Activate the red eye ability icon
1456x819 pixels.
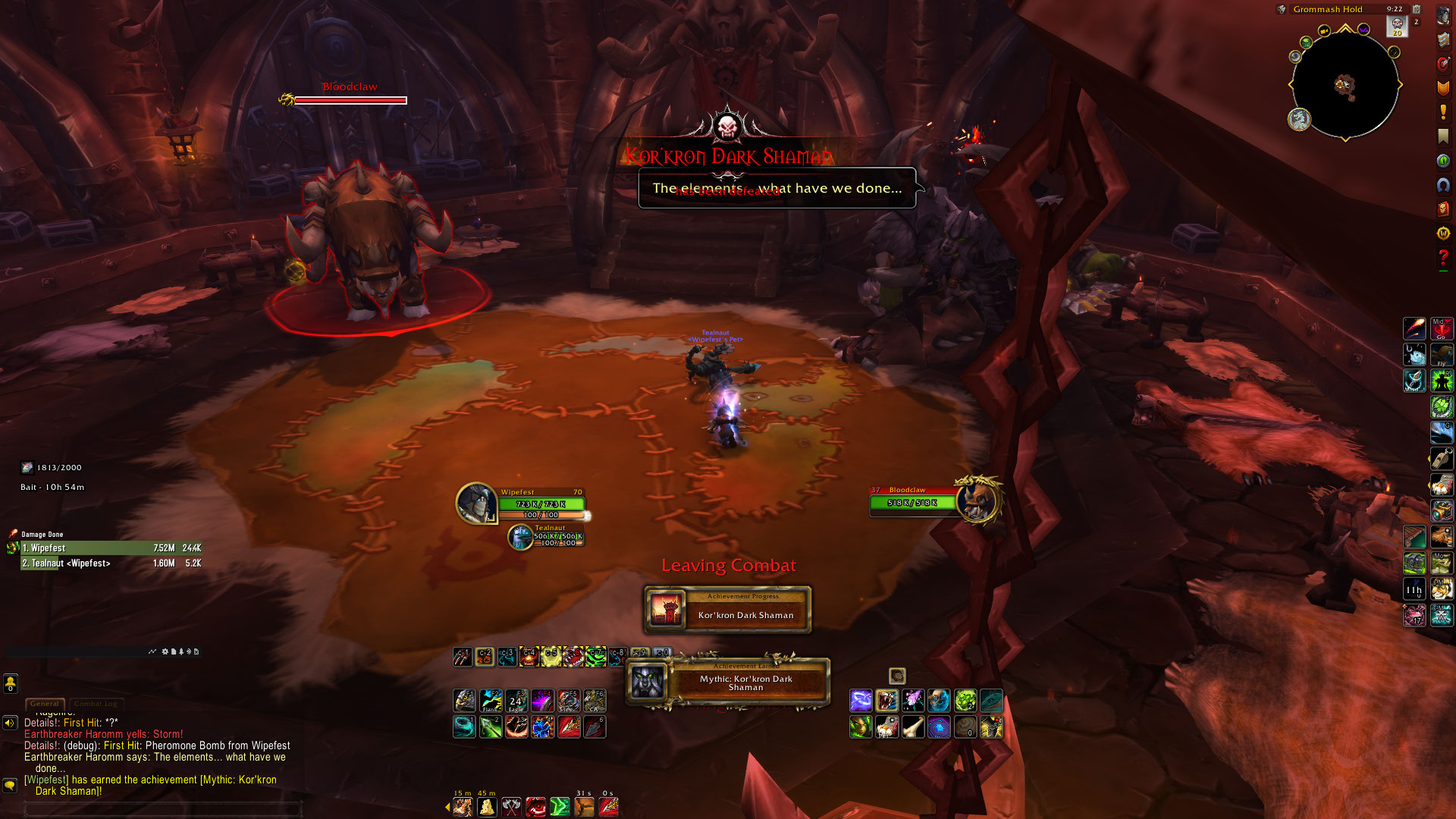(x=535, y=807)
